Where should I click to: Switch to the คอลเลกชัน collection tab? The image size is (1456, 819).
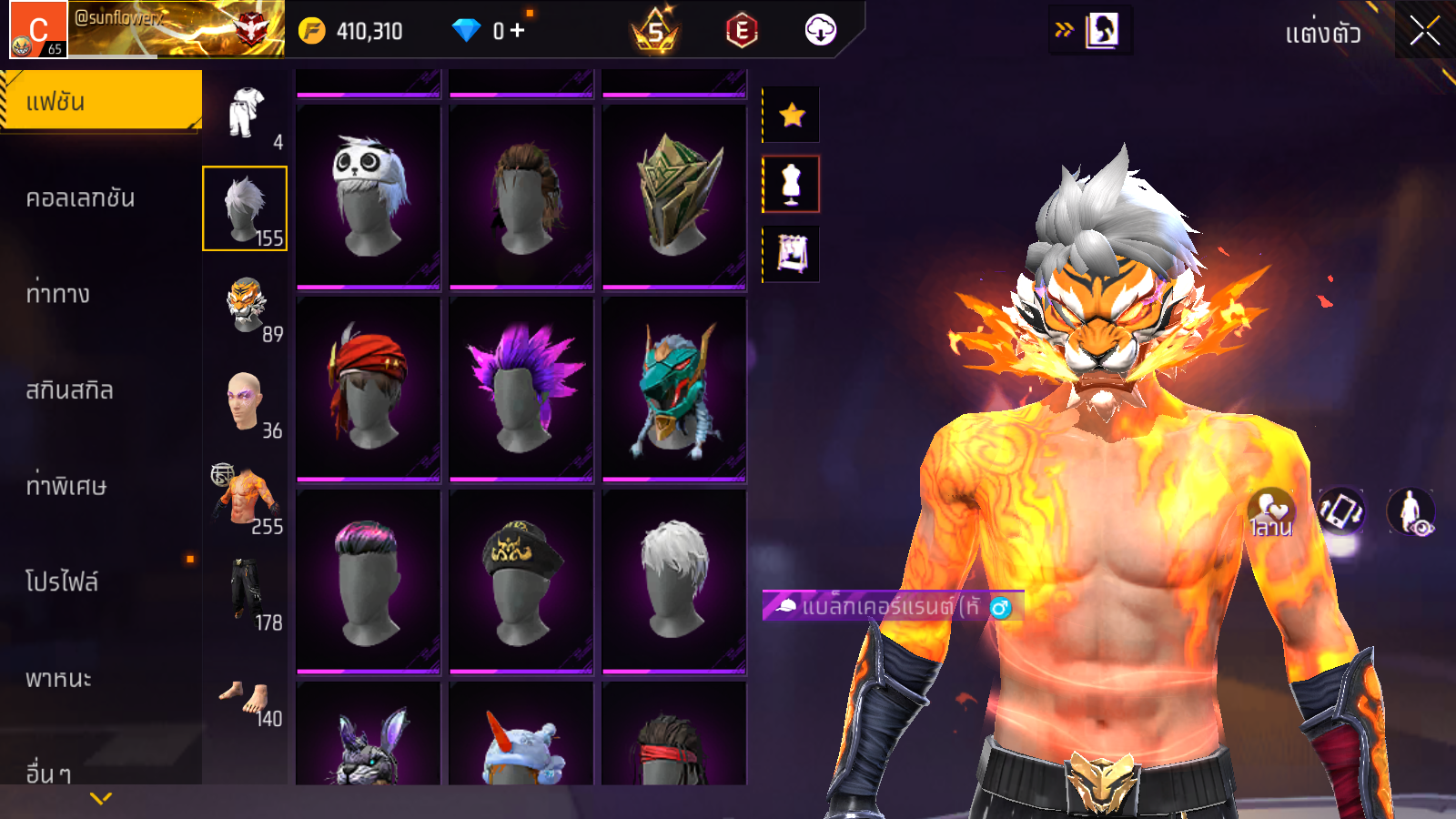(81, 198)
